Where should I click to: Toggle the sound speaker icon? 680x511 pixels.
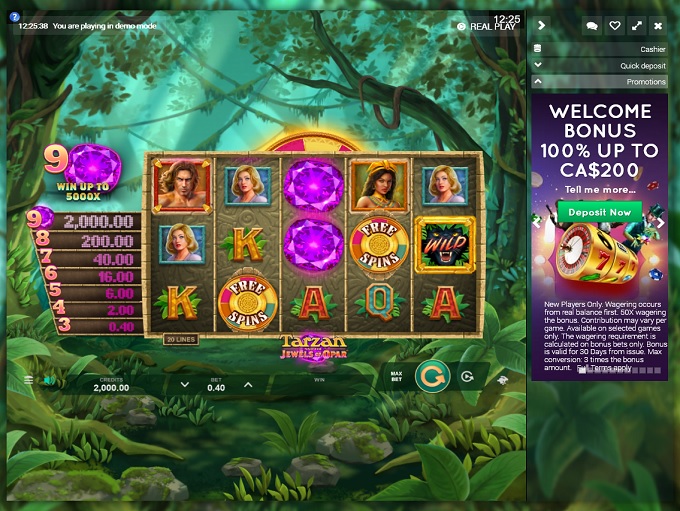coord(48,380)
